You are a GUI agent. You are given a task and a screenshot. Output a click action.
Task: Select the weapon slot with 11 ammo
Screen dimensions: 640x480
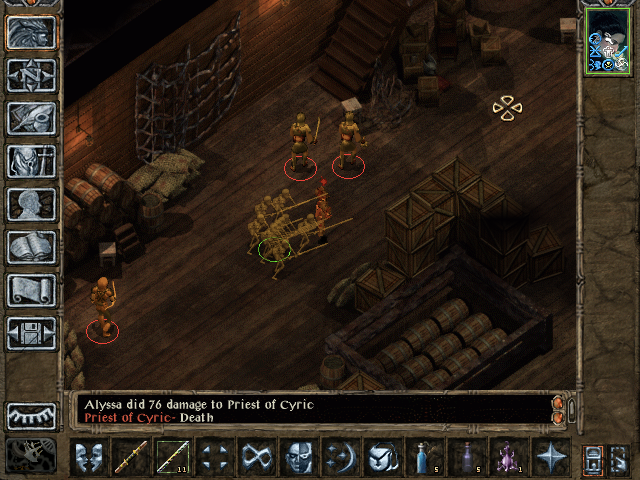click(171, 458)
